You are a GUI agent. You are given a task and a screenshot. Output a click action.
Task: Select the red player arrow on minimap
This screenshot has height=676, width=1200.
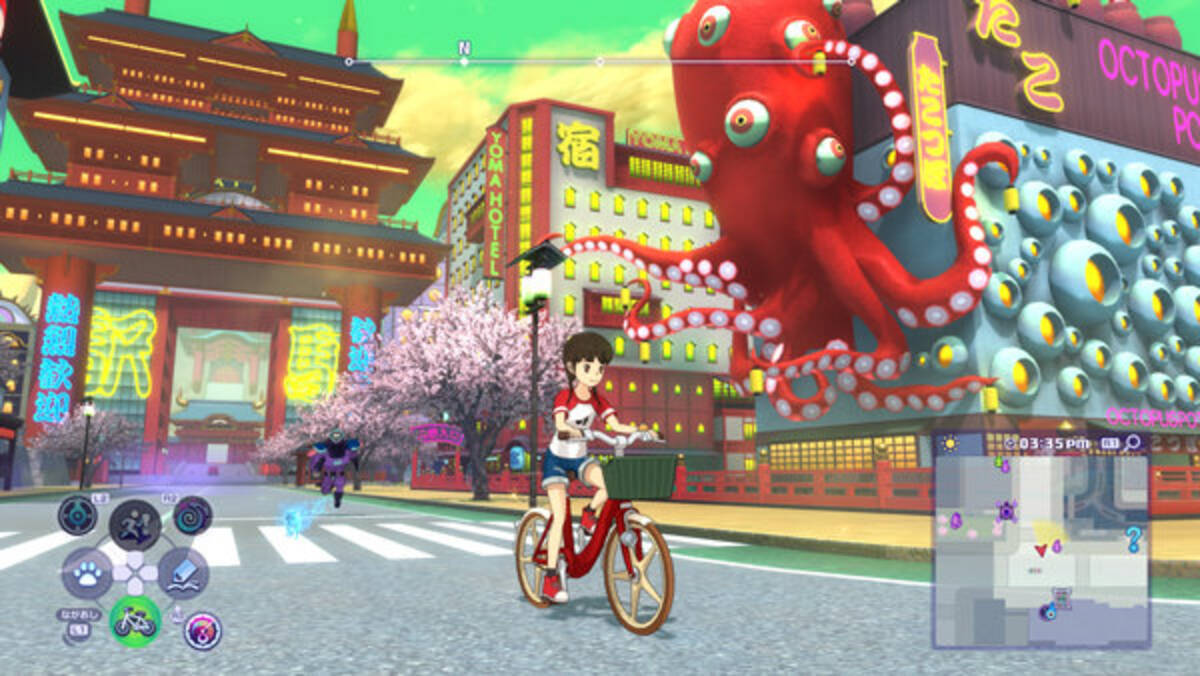point(1041,549)
